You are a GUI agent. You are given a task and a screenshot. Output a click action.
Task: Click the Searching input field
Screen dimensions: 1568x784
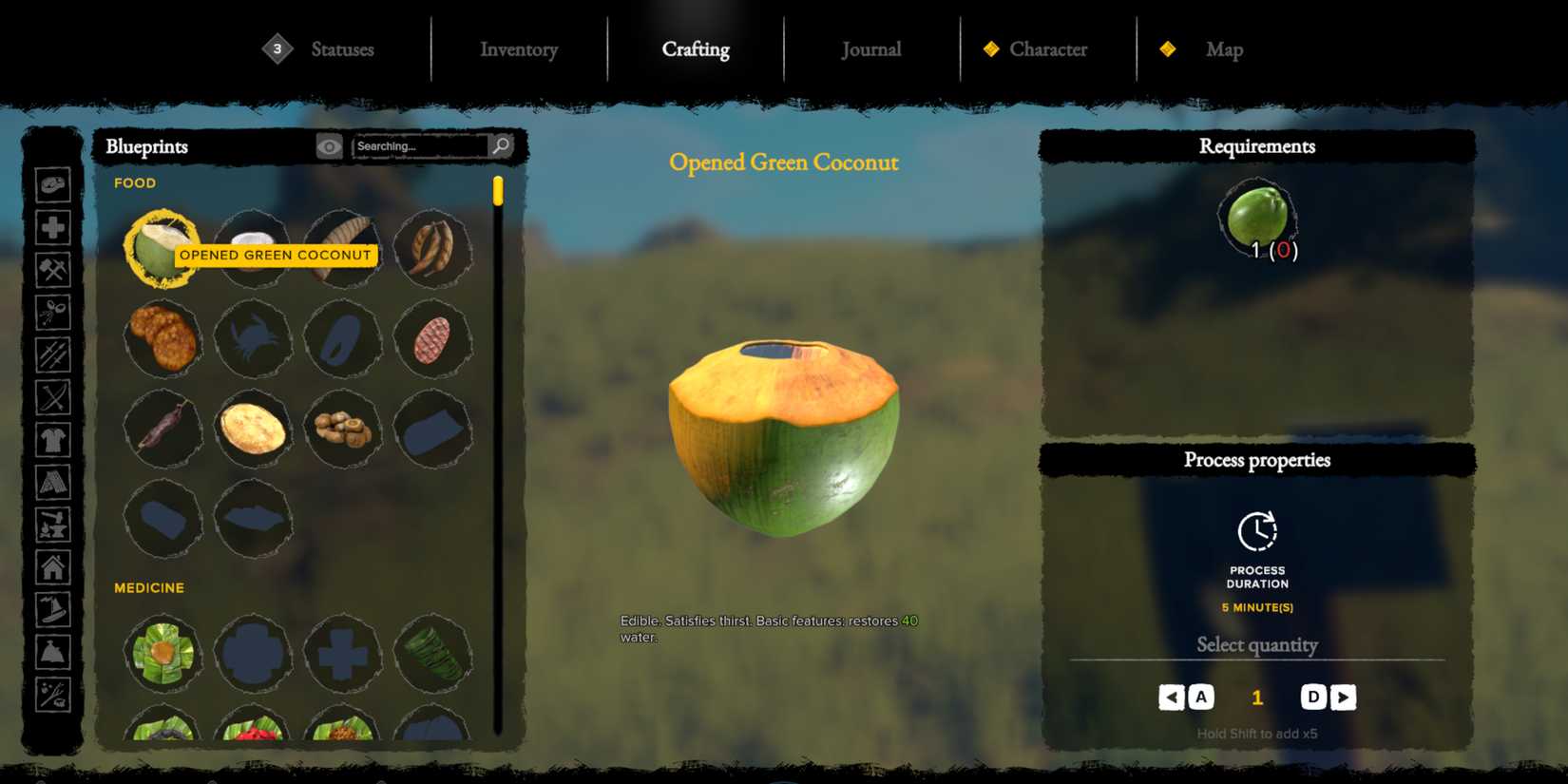423,145
